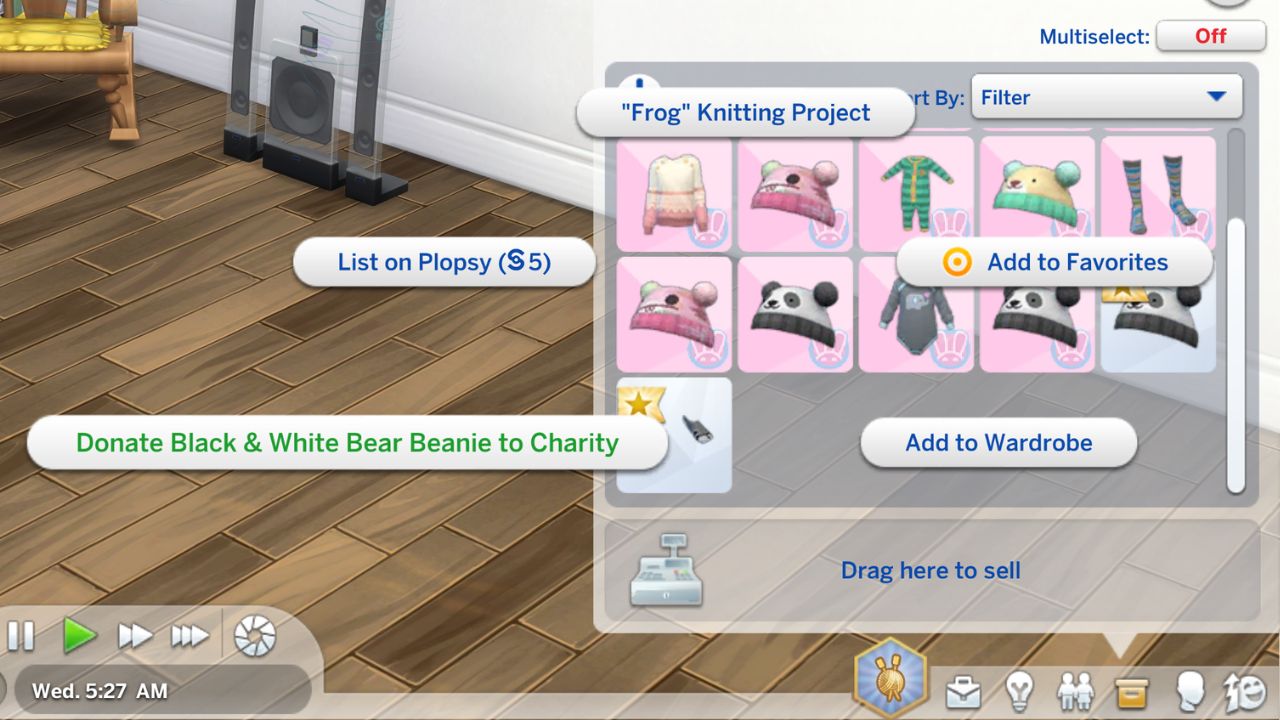The width and height of the screenshot is (1280, 720).
Task: Toggle Multiselect from Off to On
Action: pos(1210,36)
